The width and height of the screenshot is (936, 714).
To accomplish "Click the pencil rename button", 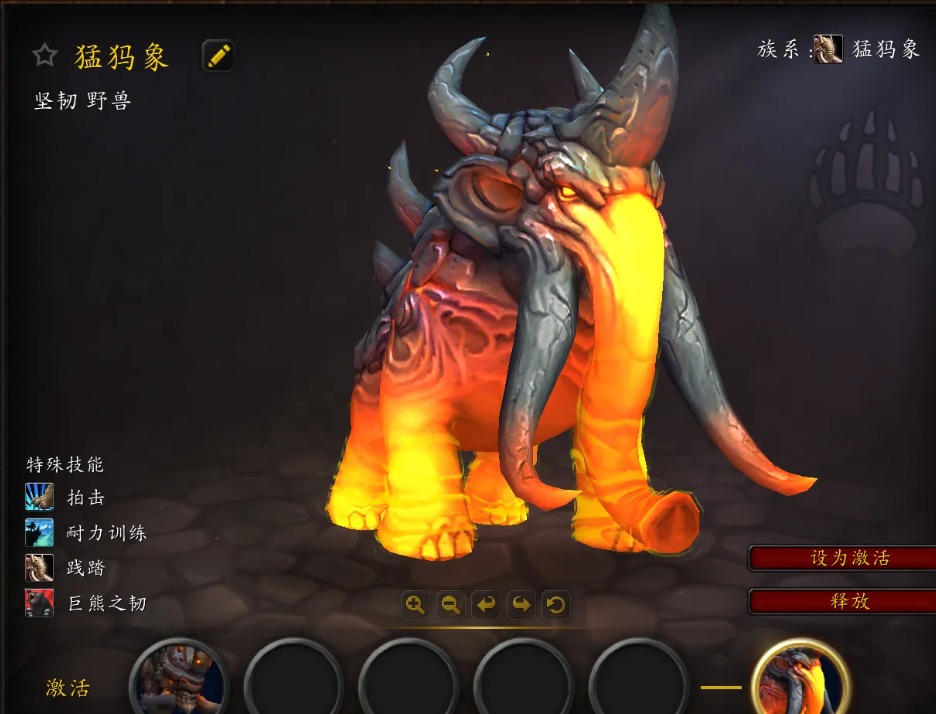I will click(218, 55).
